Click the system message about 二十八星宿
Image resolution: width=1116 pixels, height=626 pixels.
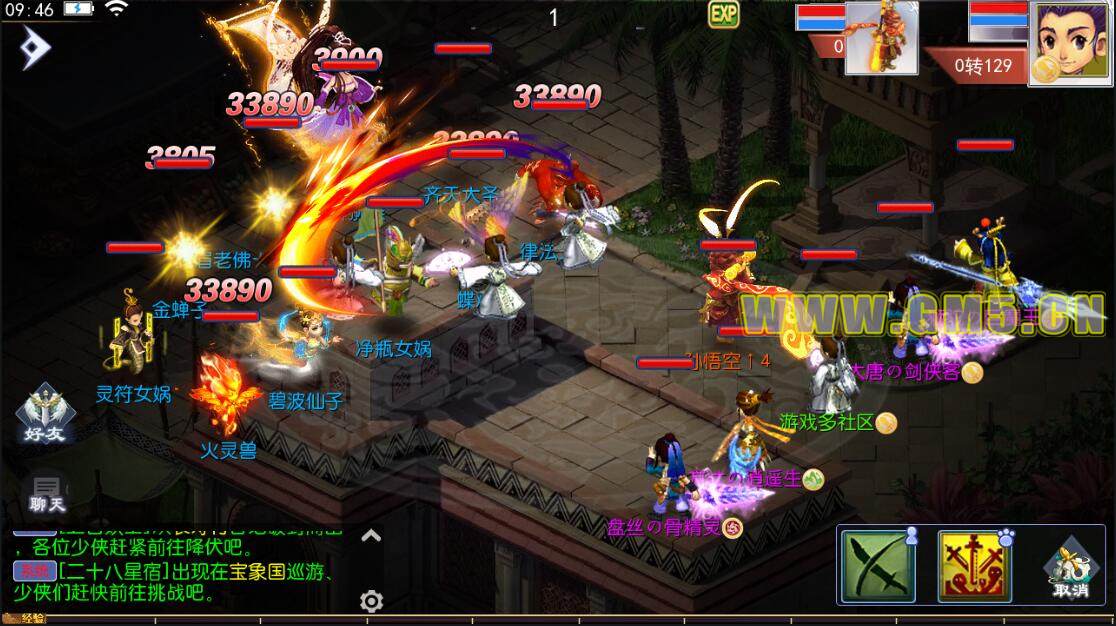(190, 582)
